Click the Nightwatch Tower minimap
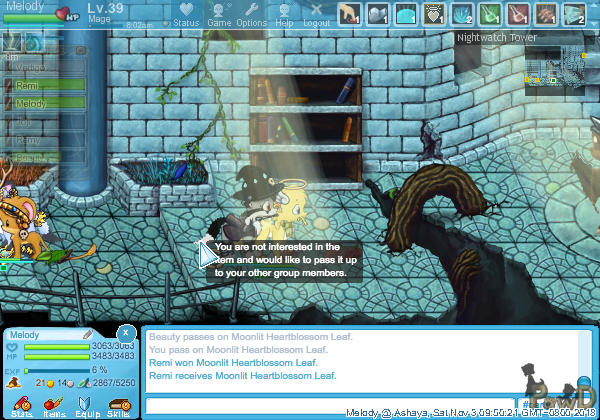 pos(557,70)
